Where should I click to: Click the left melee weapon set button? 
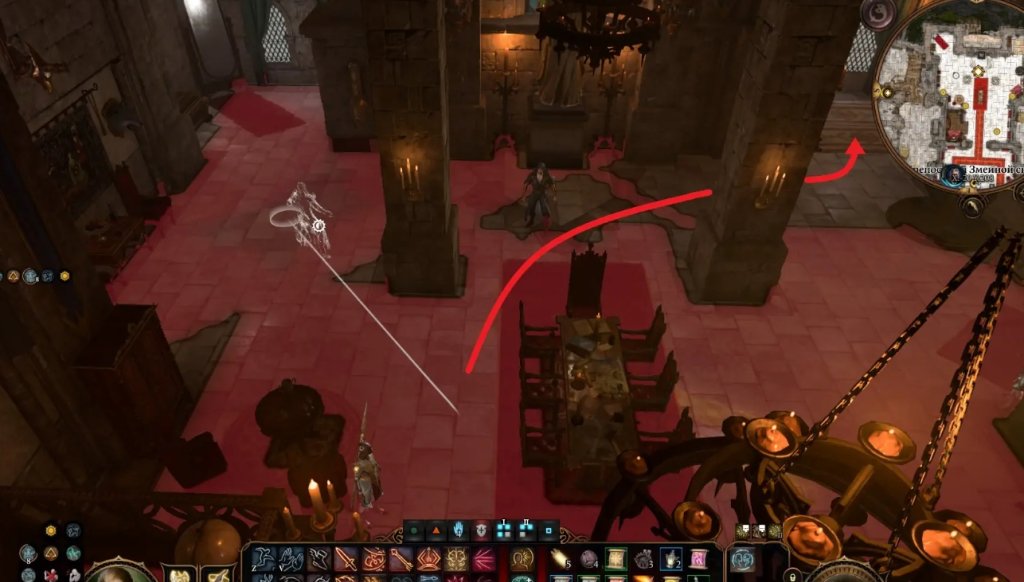pos(181,574)
